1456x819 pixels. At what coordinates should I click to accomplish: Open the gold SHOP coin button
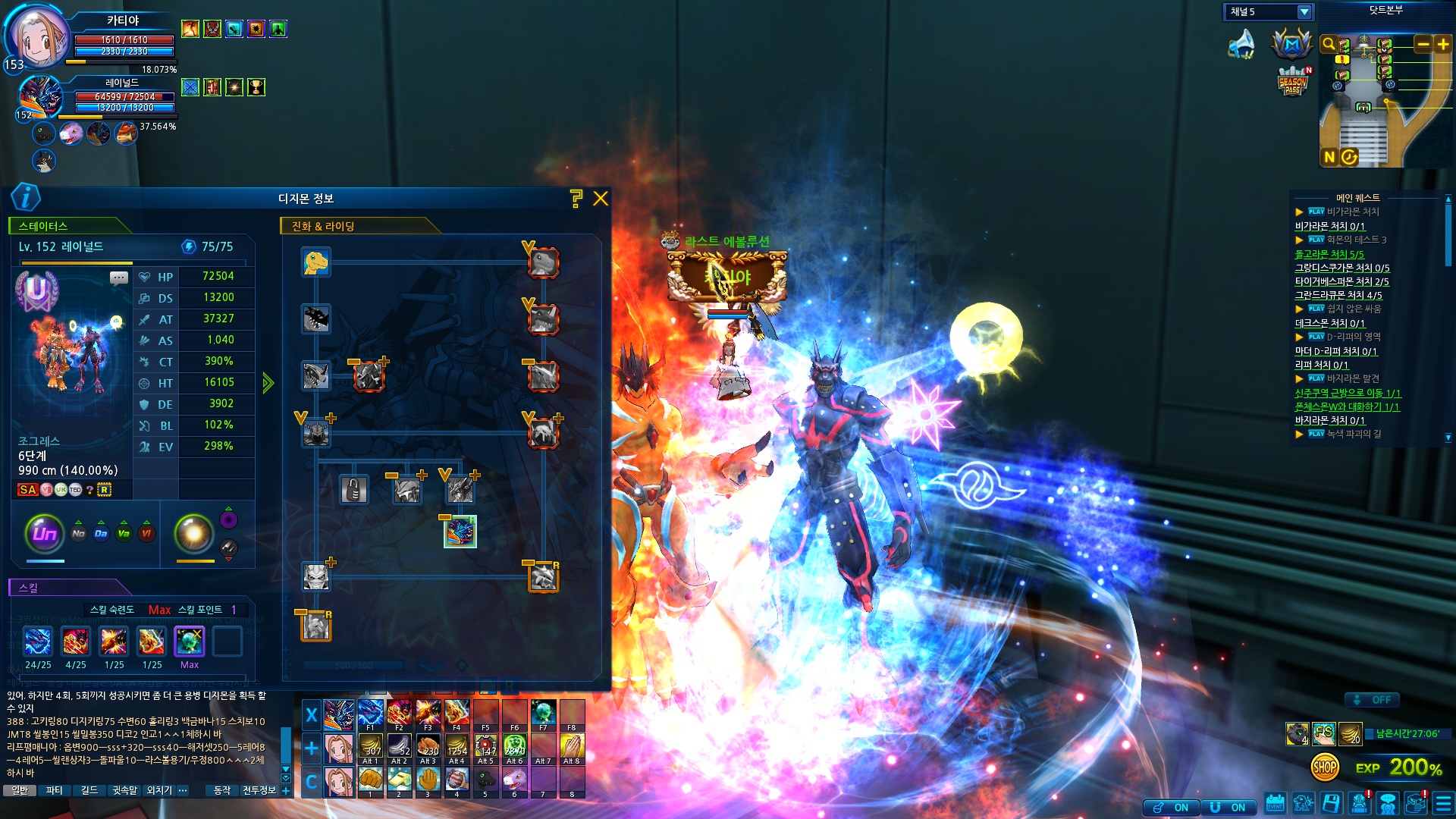[x=1325, y=767]
